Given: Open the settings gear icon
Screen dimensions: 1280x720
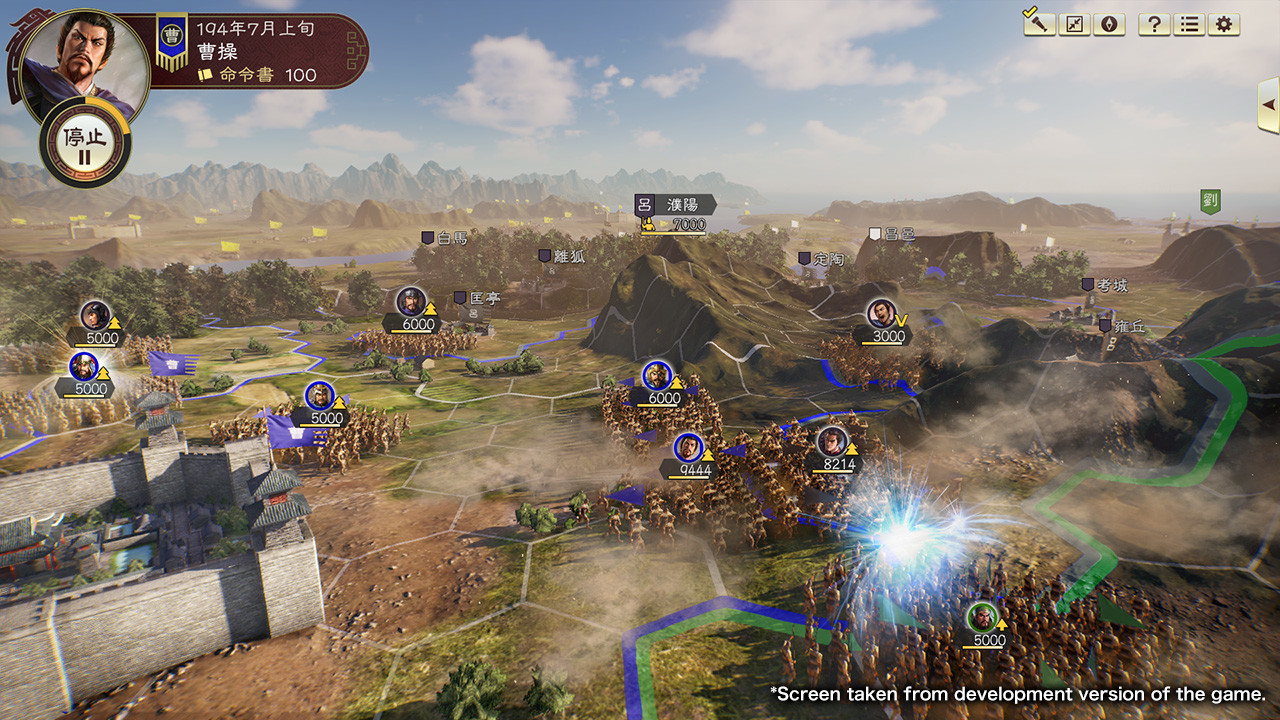Looking at the screenshot, I should pos(1223,24).
